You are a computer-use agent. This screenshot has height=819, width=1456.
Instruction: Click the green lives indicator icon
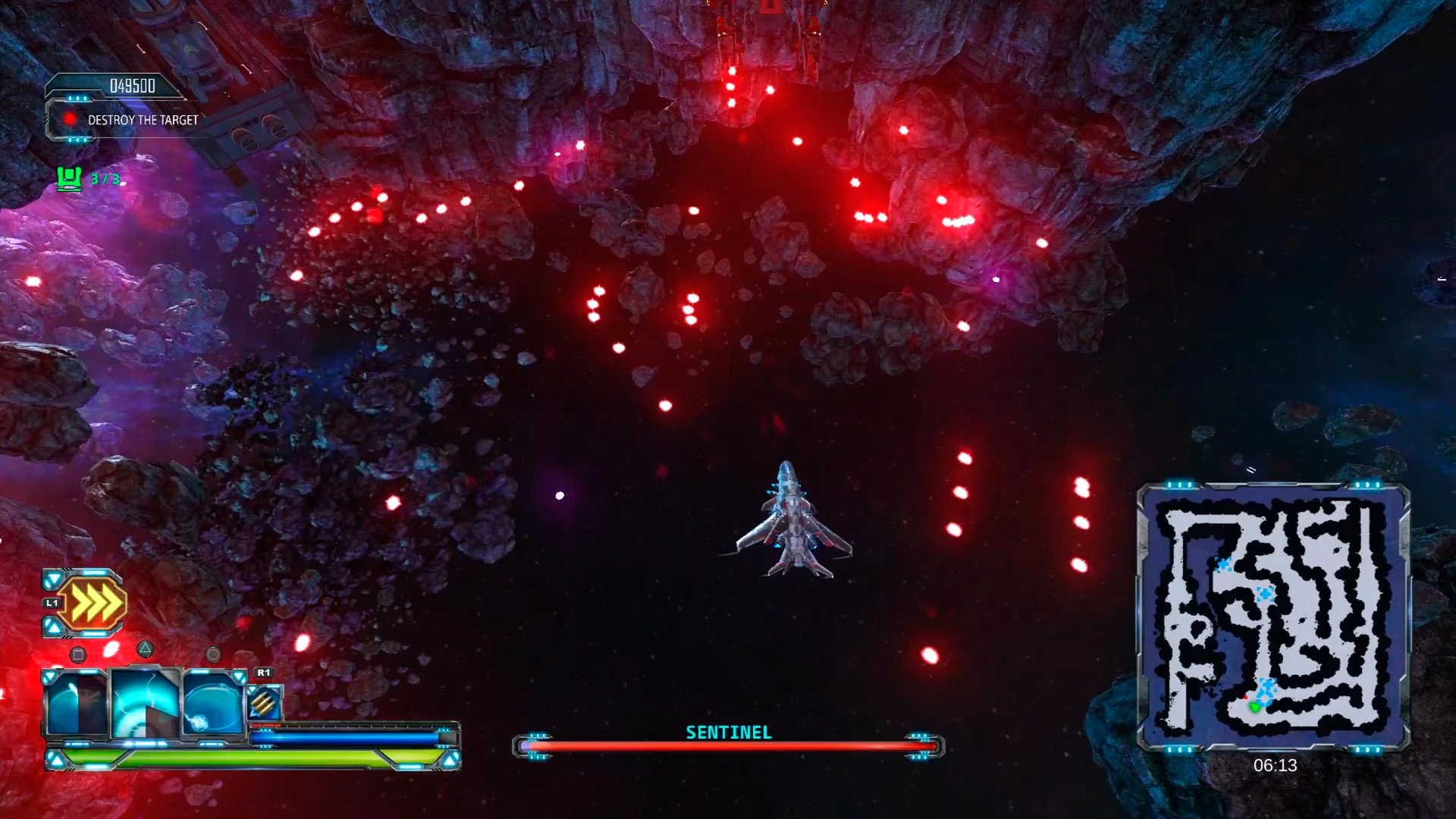pyautogui.click(x=68, y=179)
